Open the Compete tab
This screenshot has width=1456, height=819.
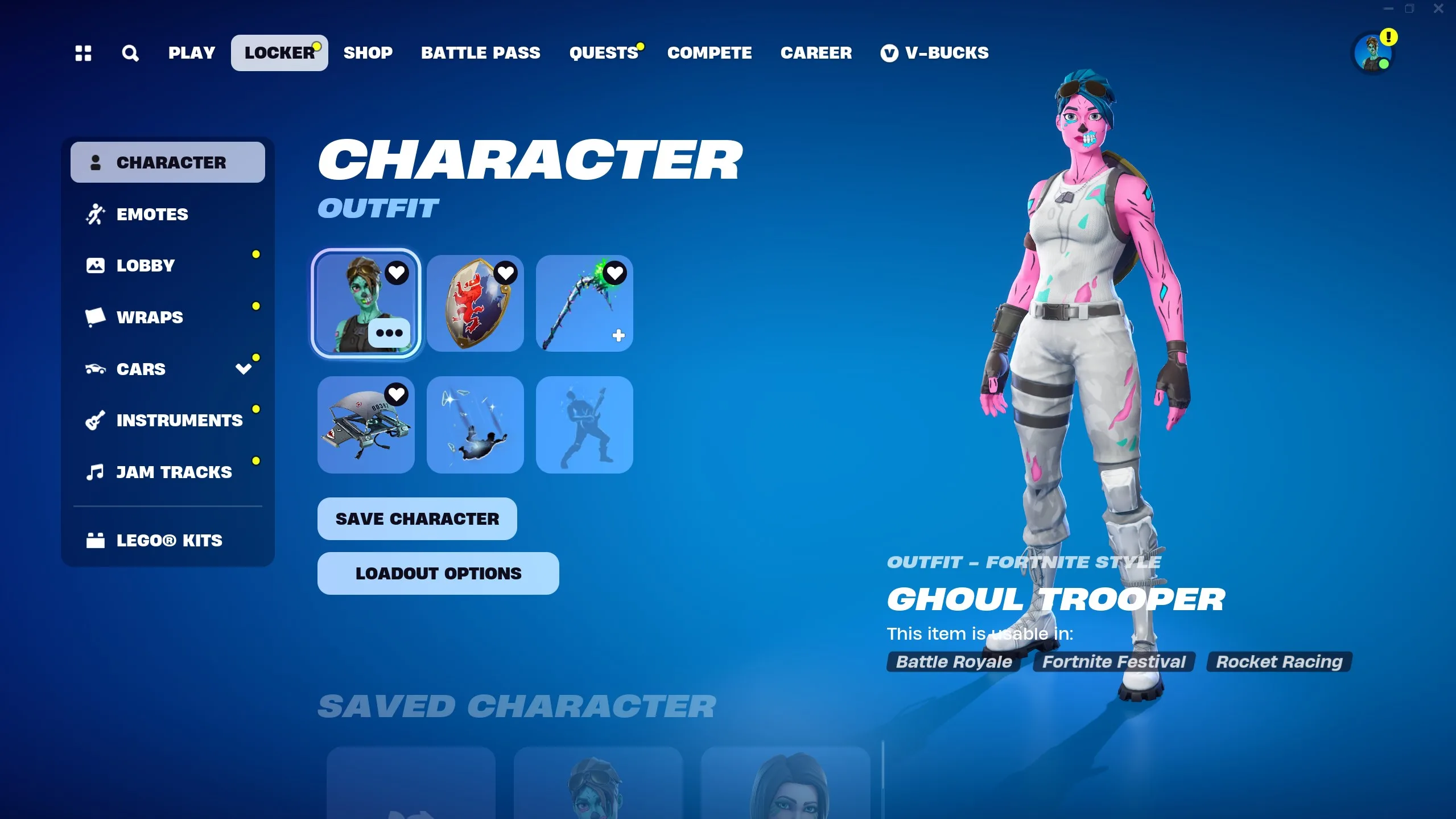click(x=709, y=53)
